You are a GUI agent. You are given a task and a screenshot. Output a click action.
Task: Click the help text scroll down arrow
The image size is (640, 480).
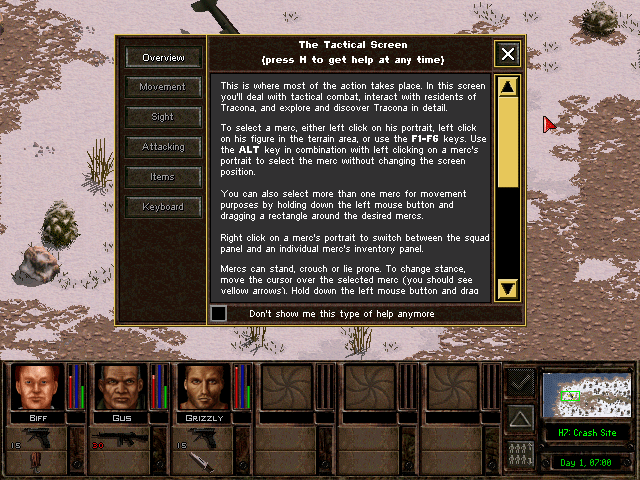click(507, 289)
